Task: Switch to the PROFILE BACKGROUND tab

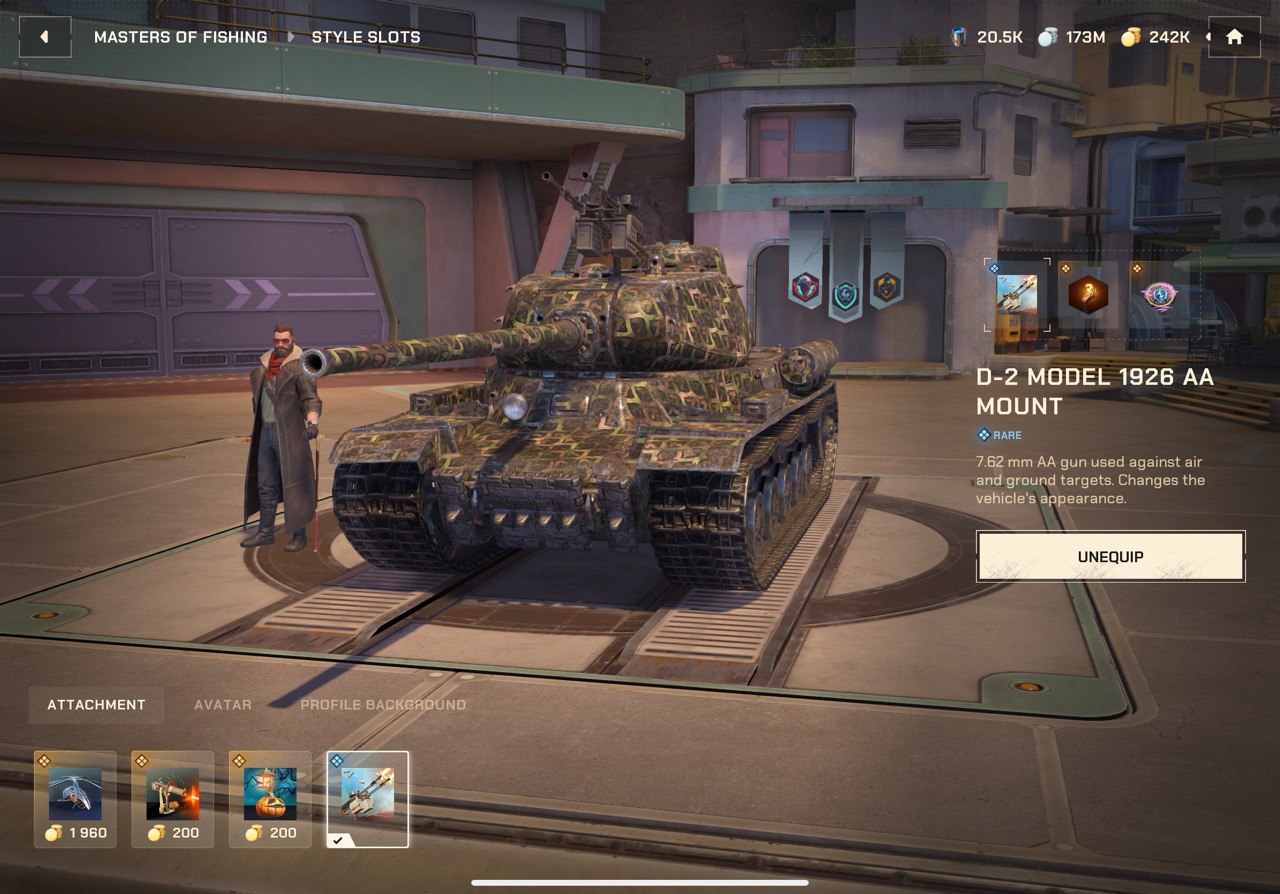Action: click(381, 704)
